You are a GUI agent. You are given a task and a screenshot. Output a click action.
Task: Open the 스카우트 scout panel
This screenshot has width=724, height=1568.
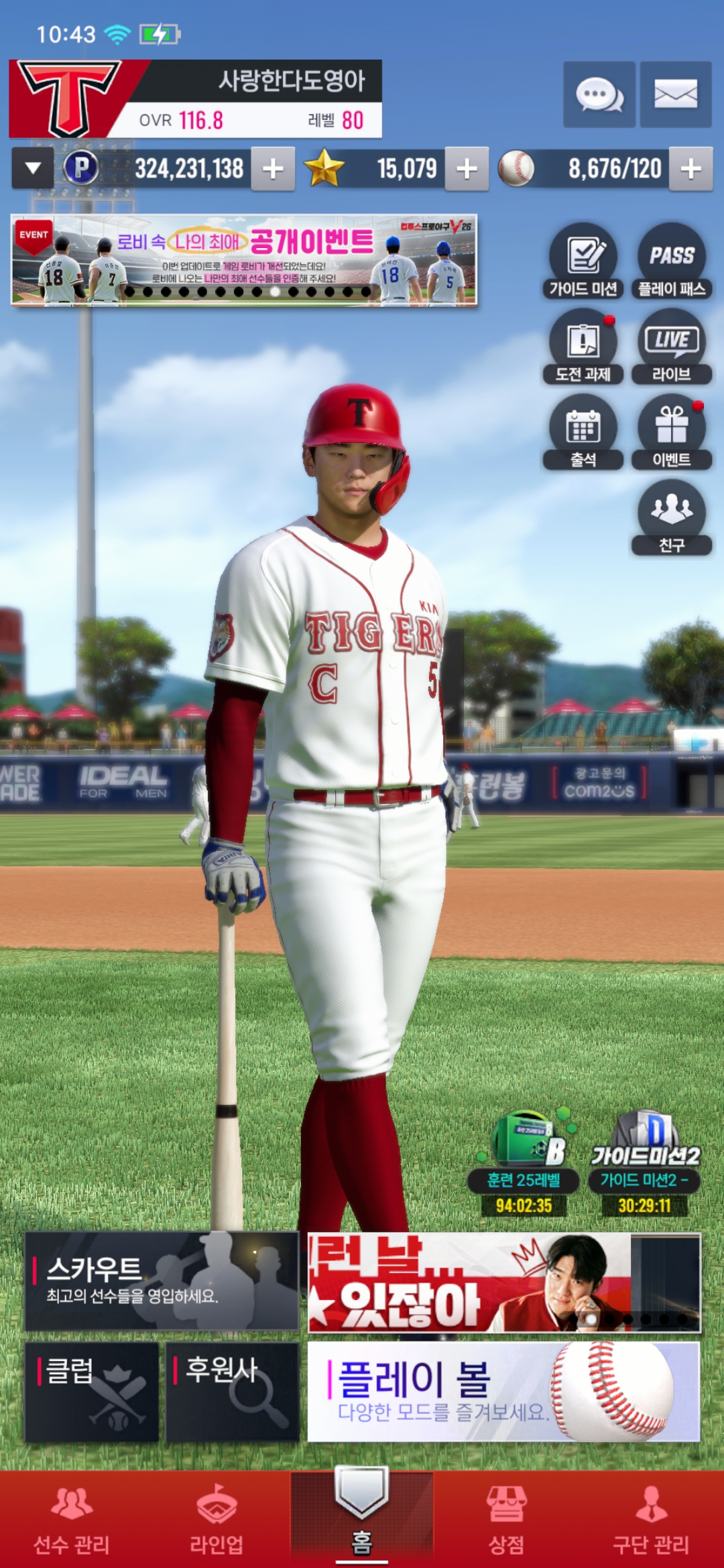click(162, 1281)
